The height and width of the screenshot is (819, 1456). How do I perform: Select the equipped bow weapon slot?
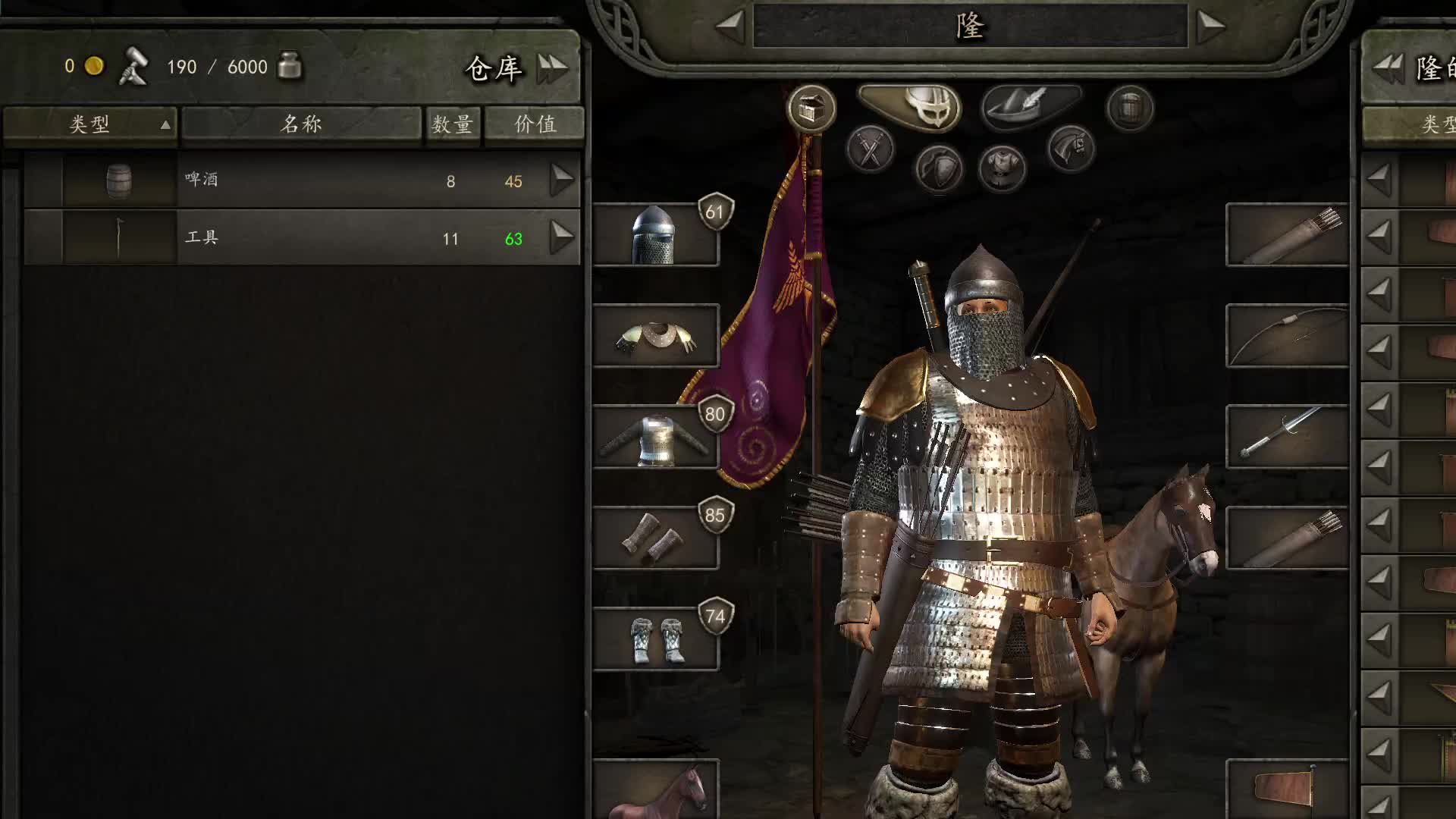click(x=1287, y=336)
